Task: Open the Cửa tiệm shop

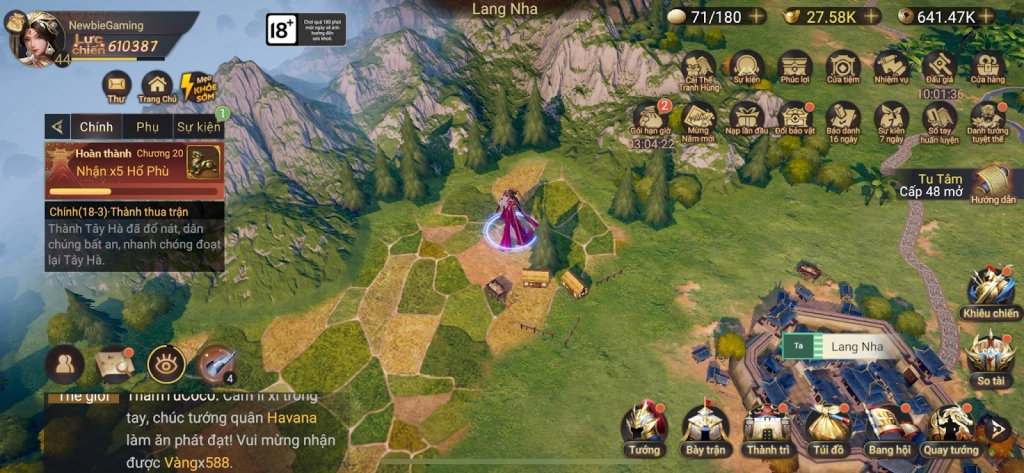Action: pyautogui.click(x=843, y=68)
